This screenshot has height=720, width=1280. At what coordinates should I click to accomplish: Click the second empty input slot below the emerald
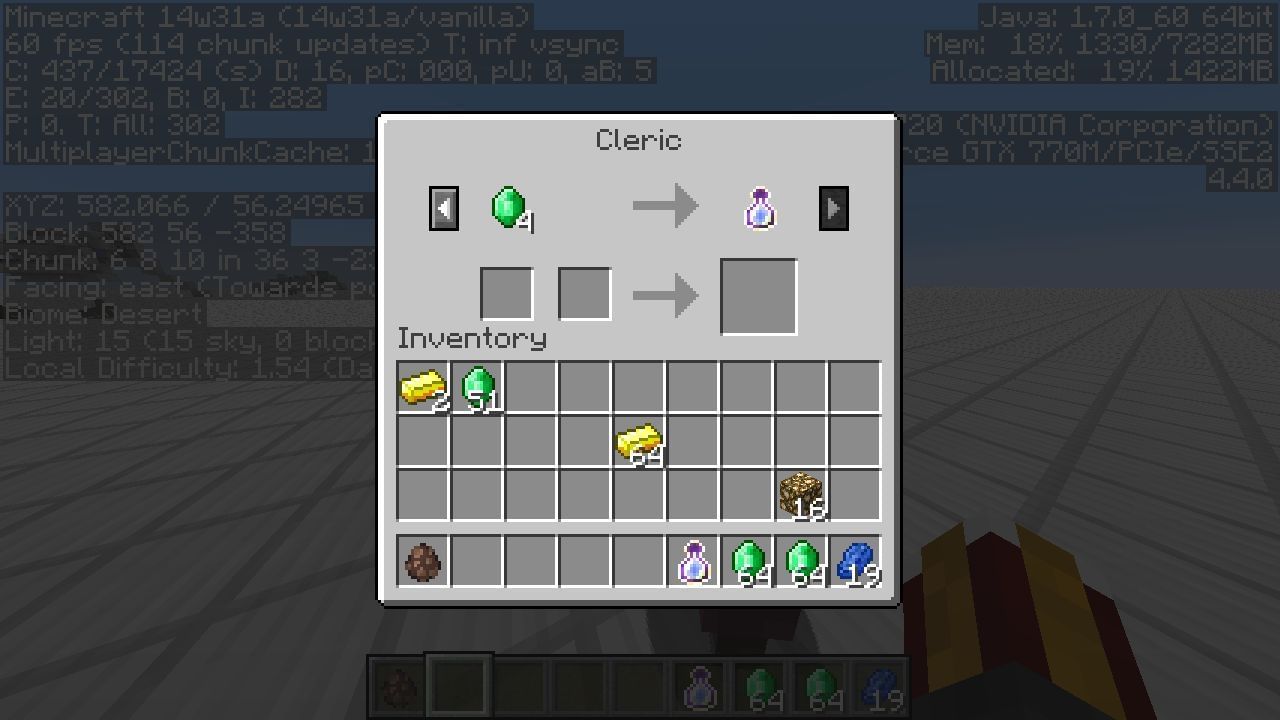(584, 292)
